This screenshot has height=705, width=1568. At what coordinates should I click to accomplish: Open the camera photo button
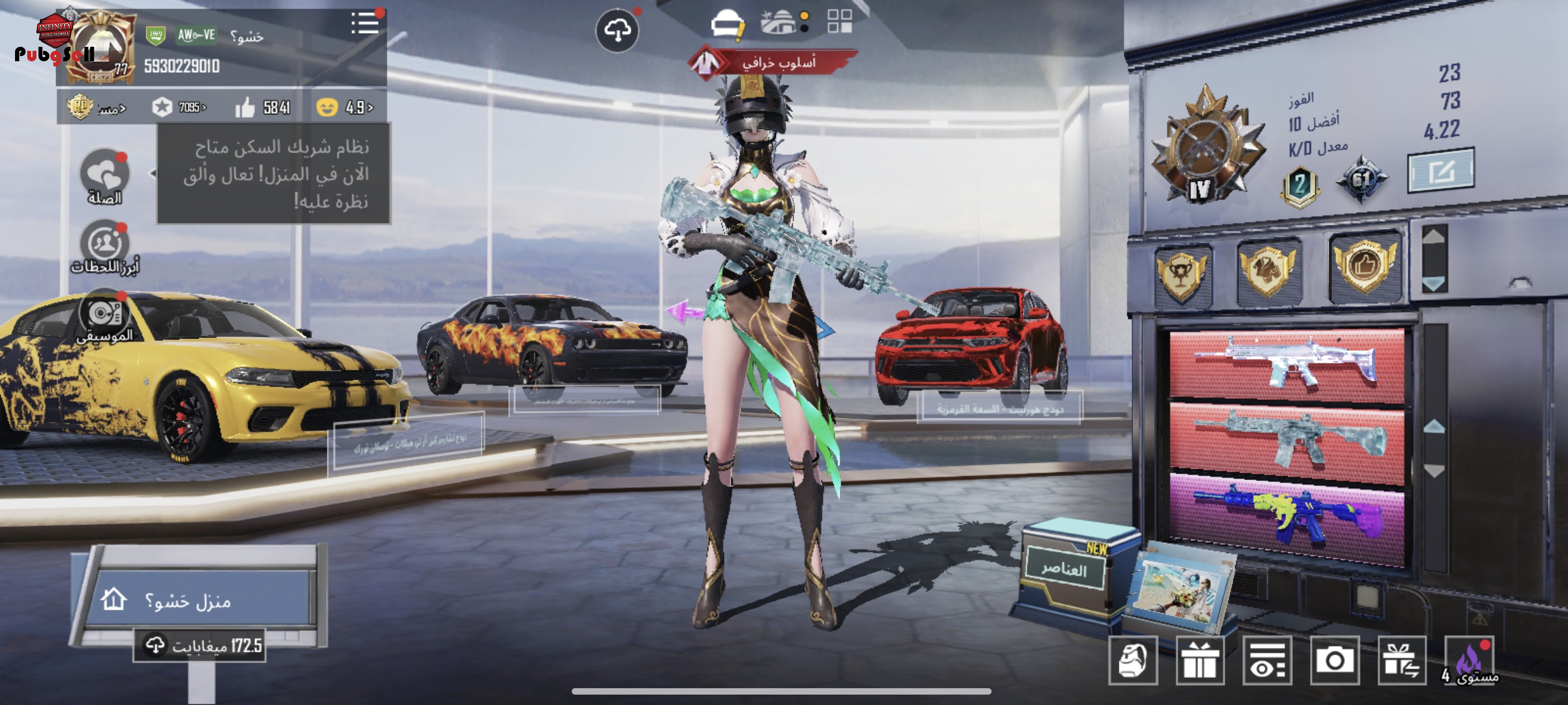click(x=1334, y=661)
